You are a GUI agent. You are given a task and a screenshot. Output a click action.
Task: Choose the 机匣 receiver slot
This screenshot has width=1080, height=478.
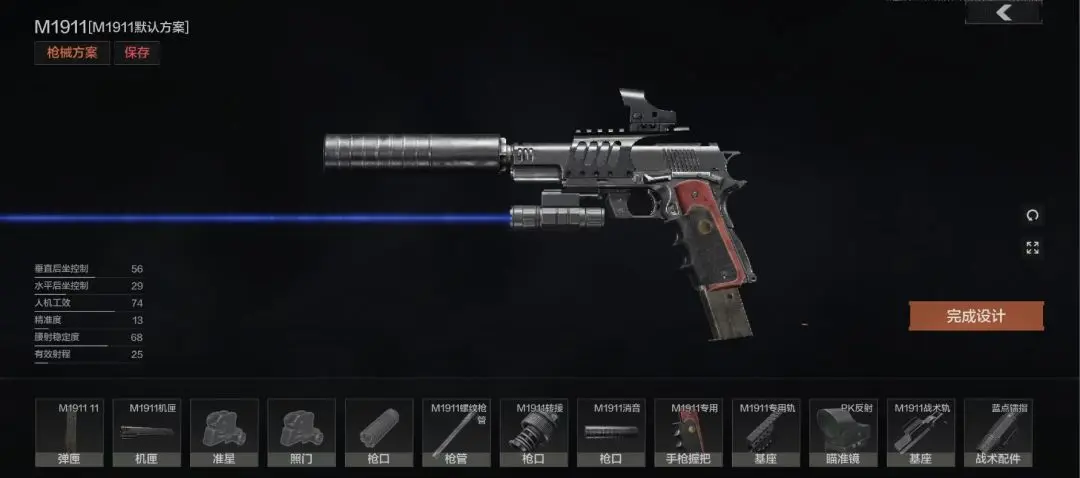[x=146, y=433]
